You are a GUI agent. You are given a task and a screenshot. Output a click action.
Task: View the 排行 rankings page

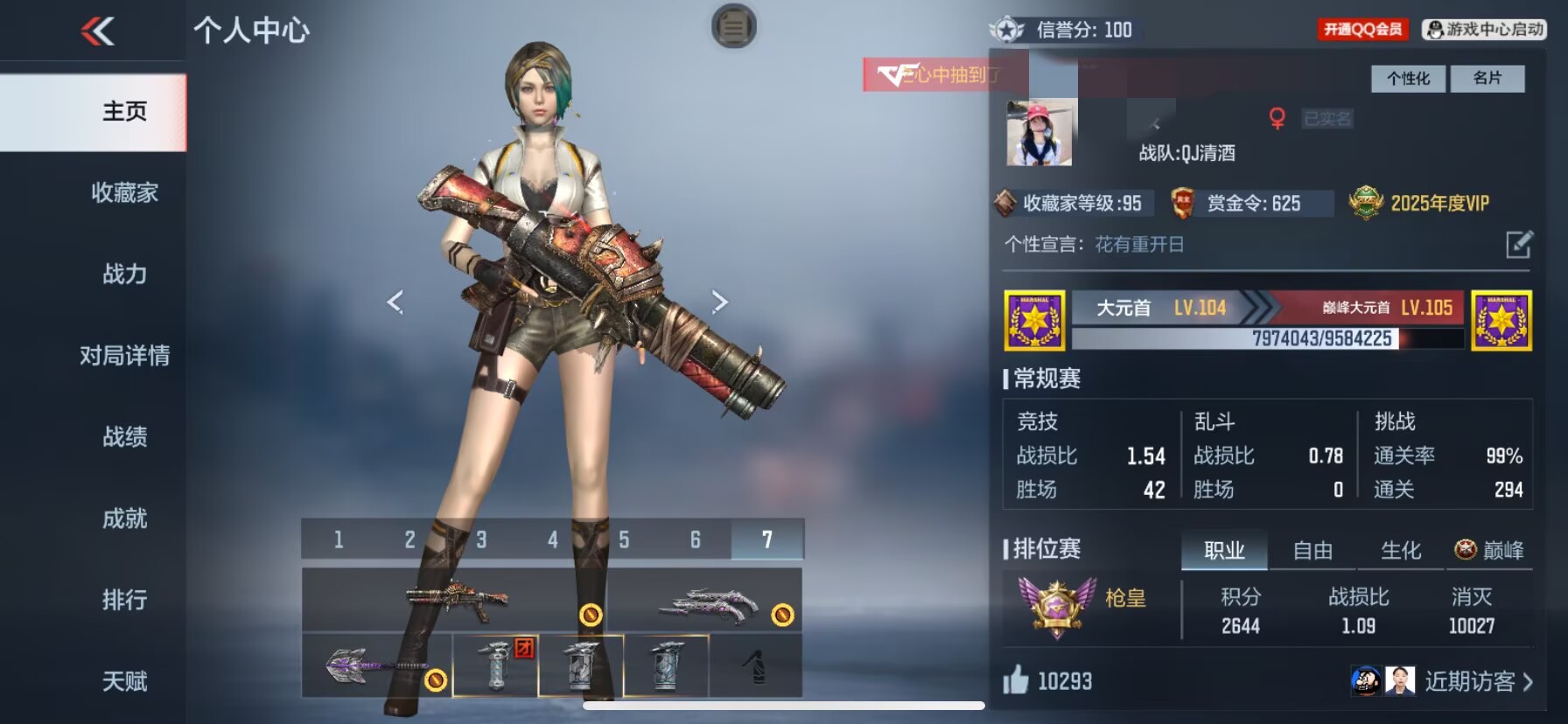coord(124,600)
